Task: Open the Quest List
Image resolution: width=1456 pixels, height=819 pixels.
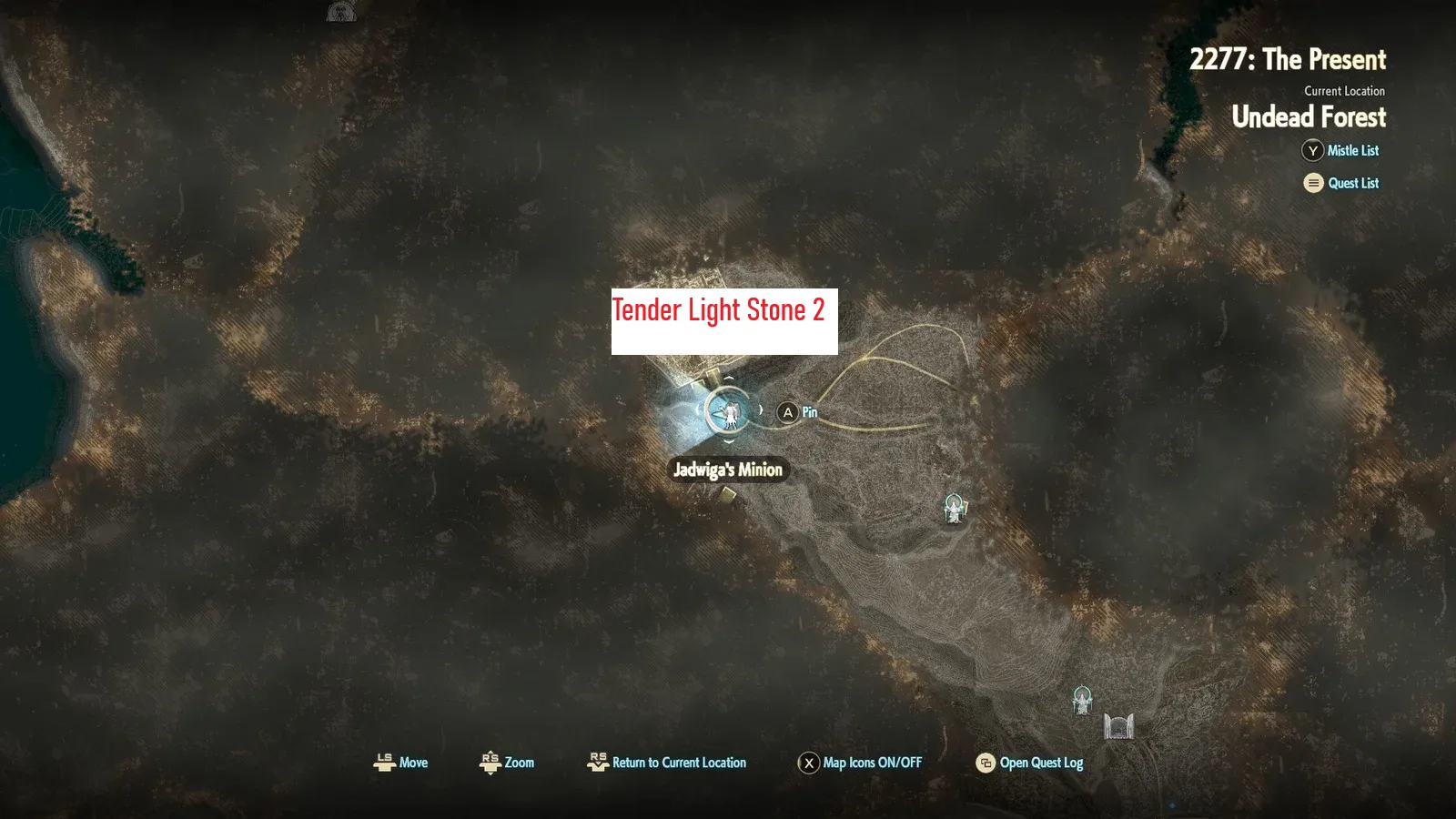Action: pyautogui.click(x=1341, y=183)
